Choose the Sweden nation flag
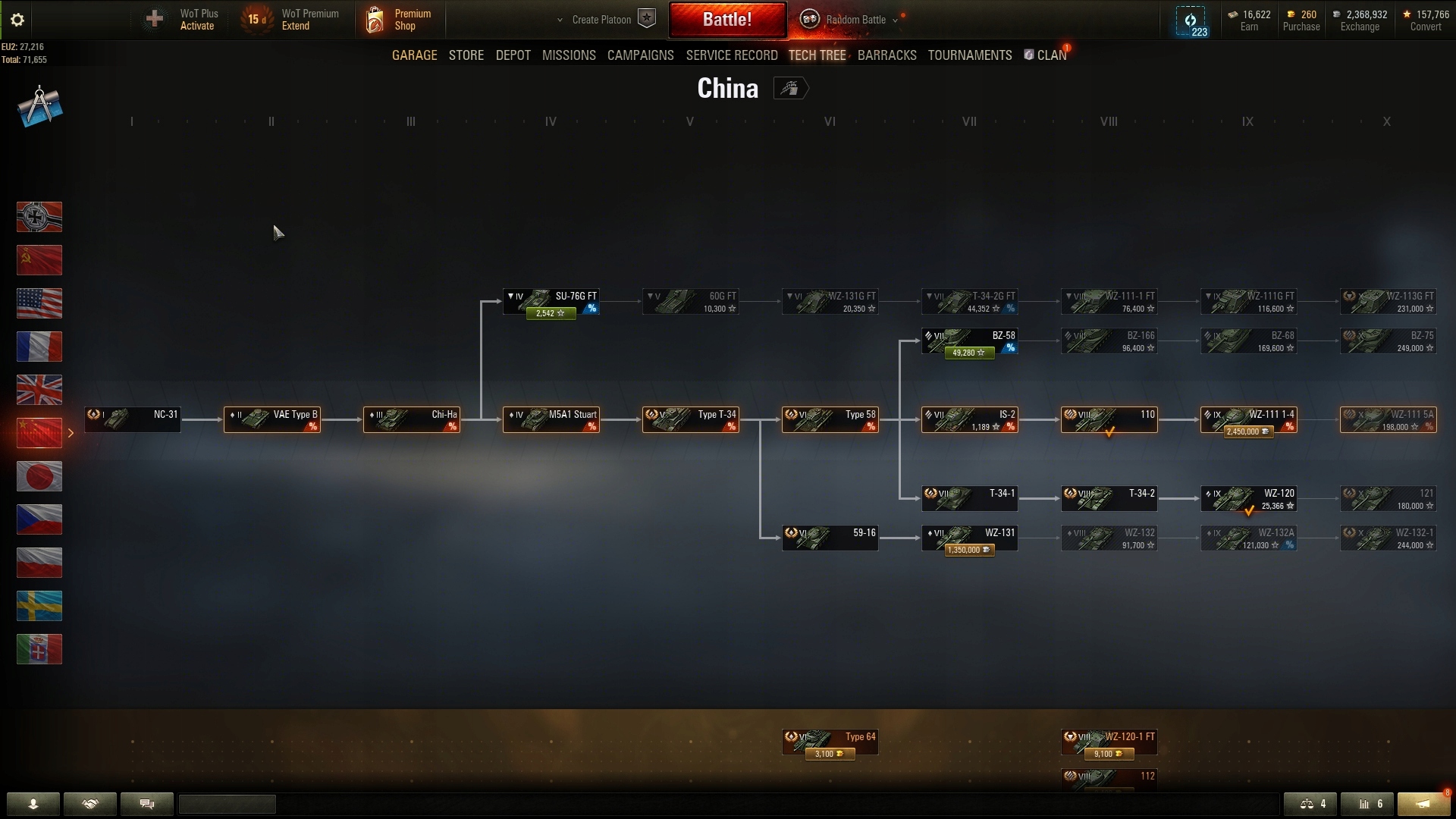This screenshot has width=1456, height=819. click(x=39, y=606)
